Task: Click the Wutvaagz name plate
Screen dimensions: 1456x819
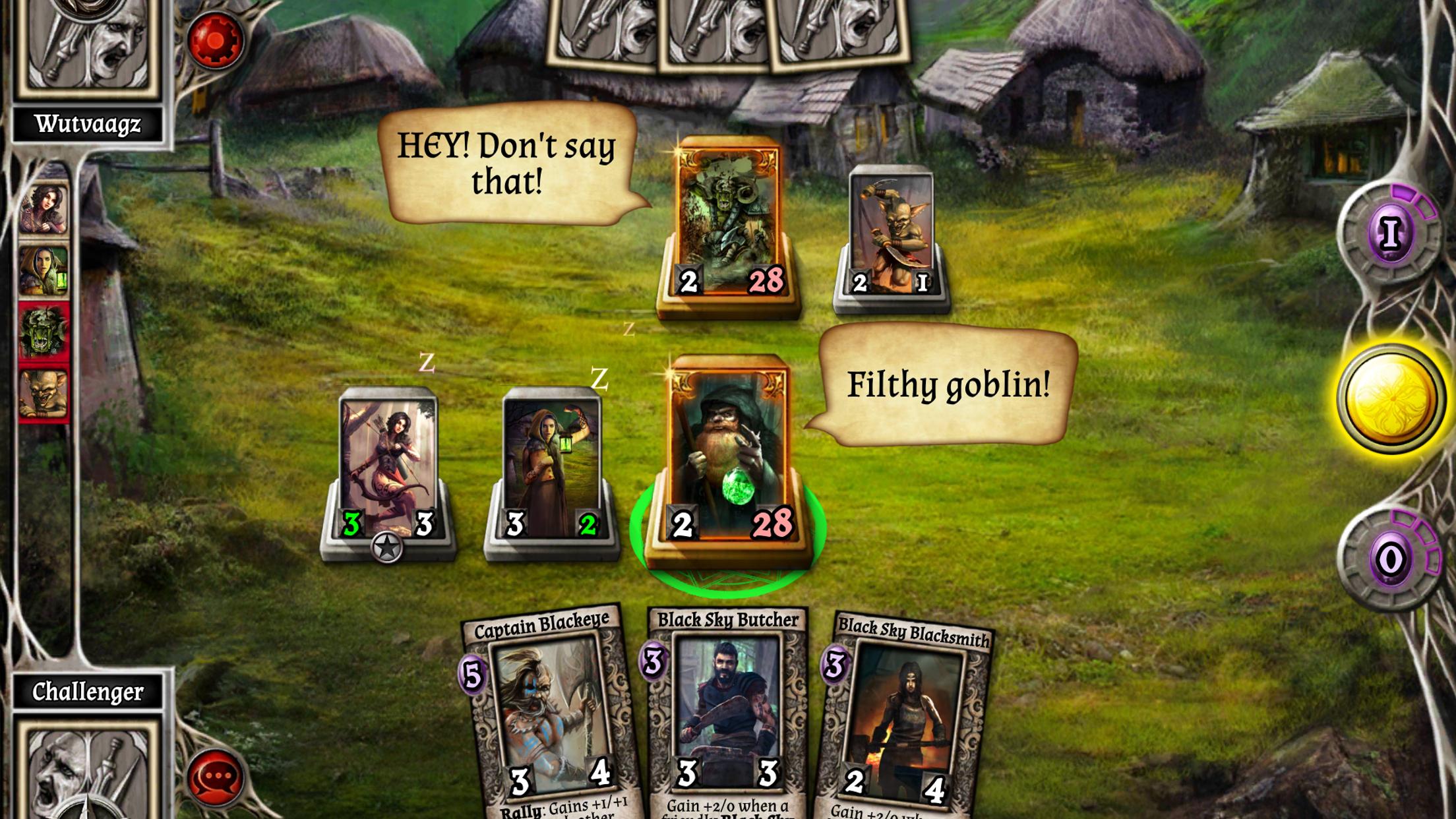Action: tap(89, 122)
